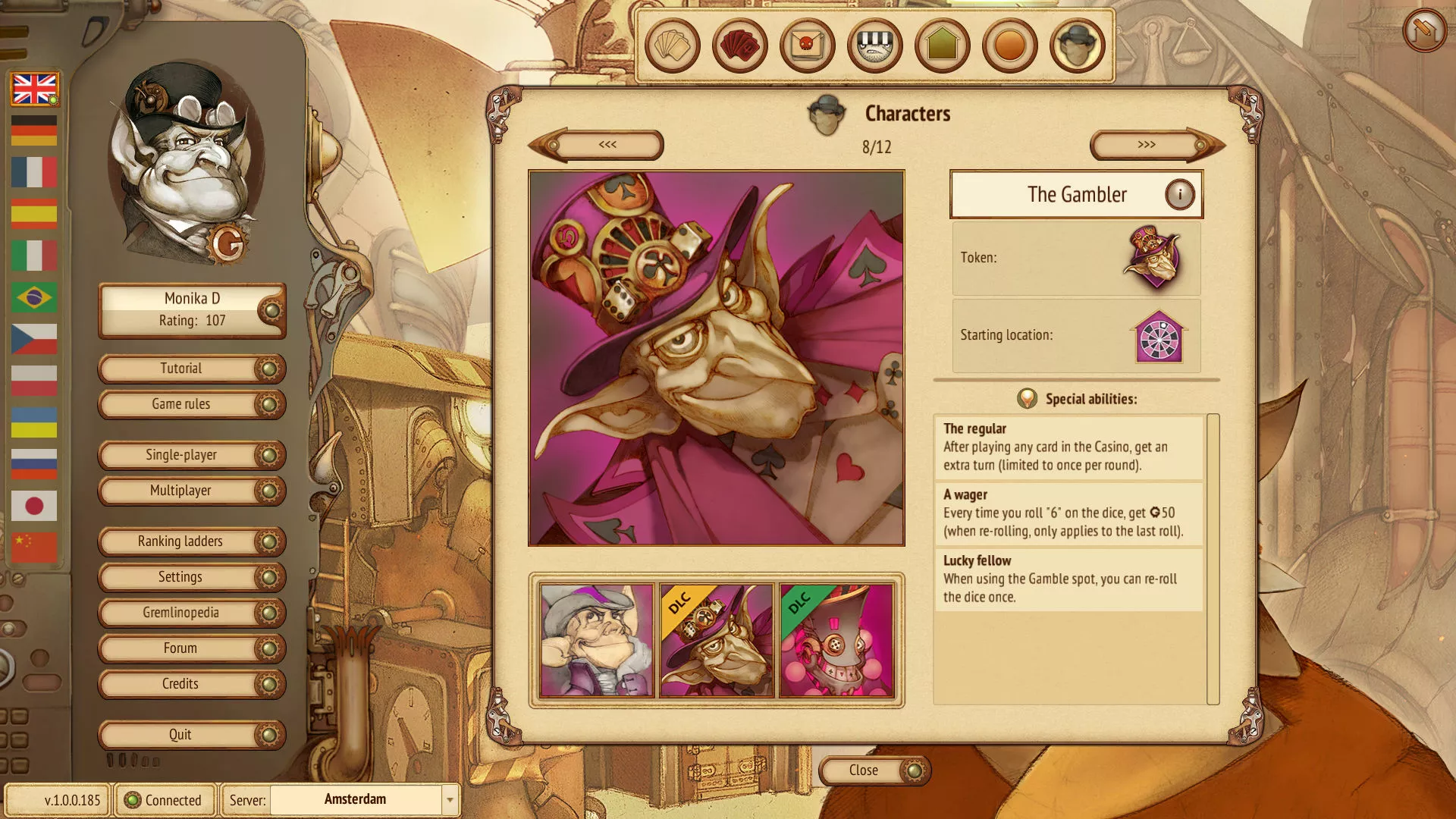
Task: Switch language to Japanese flag
Action: coord(34,506)
